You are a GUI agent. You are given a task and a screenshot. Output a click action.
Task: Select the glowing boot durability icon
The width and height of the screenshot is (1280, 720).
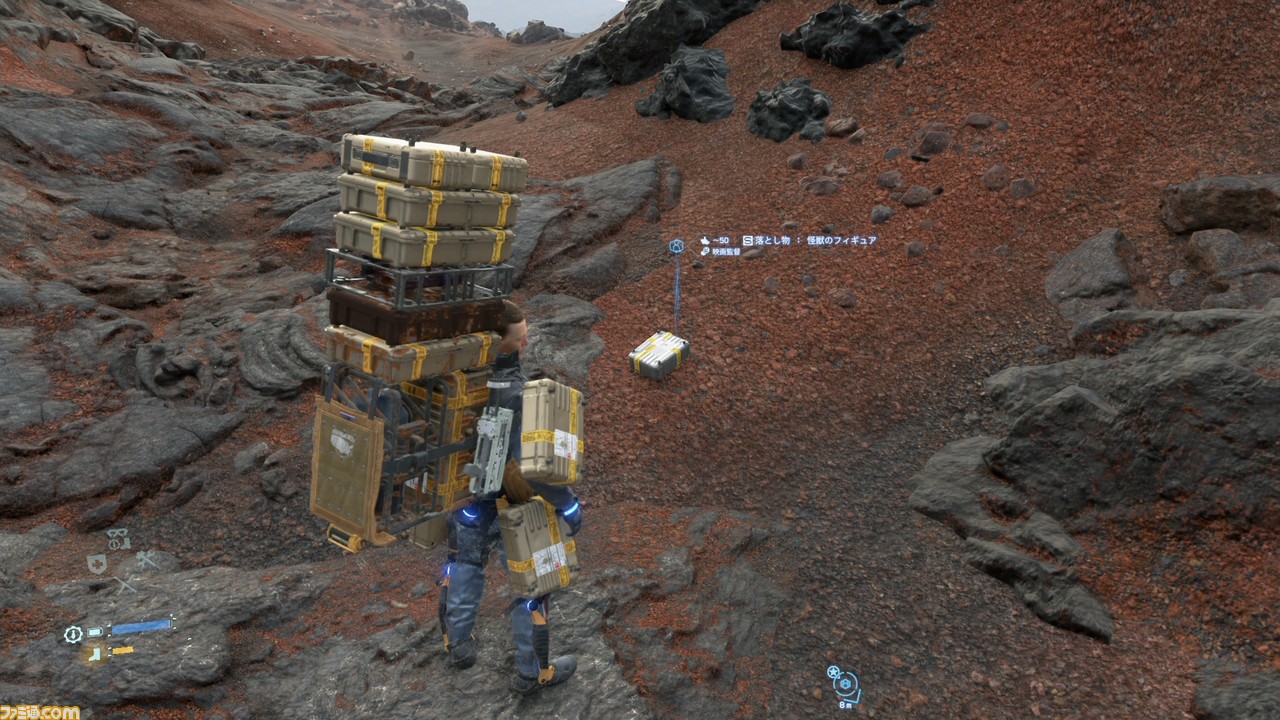[x=95, y=653]
